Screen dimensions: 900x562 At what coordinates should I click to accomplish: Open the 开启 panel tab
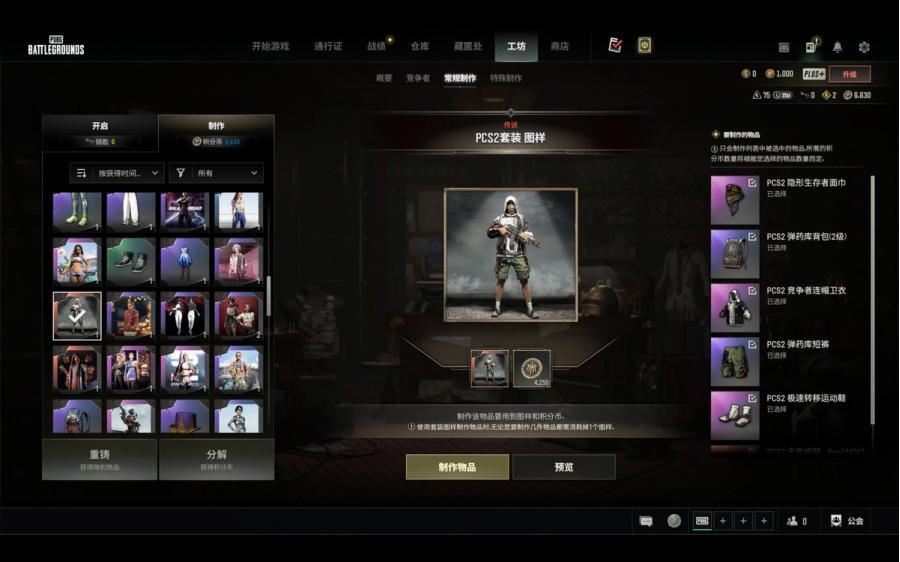point(99,132)
